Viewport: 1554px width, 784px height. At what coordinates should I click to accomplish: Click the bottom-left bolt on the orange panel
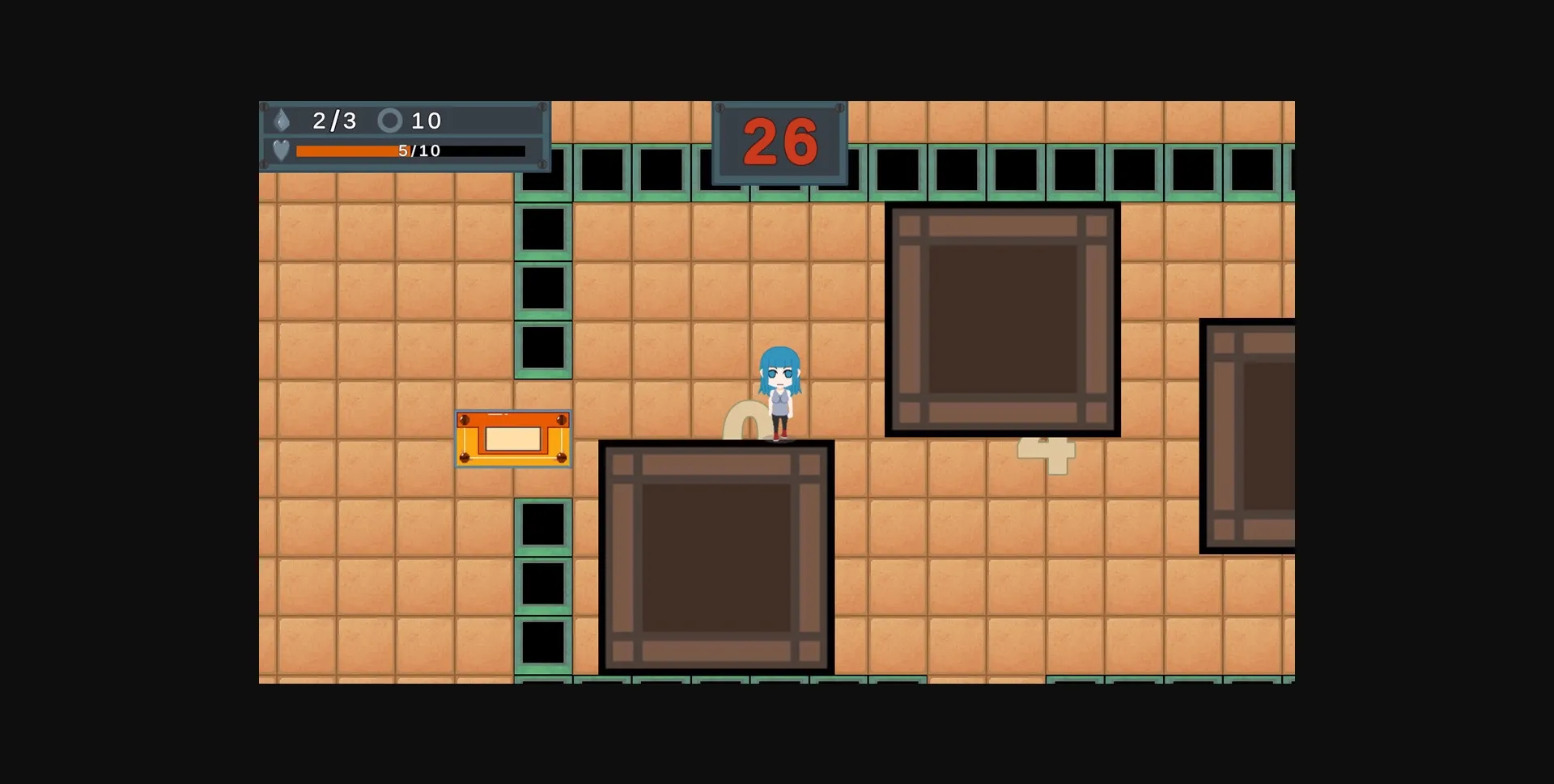[x=466, y=457]
